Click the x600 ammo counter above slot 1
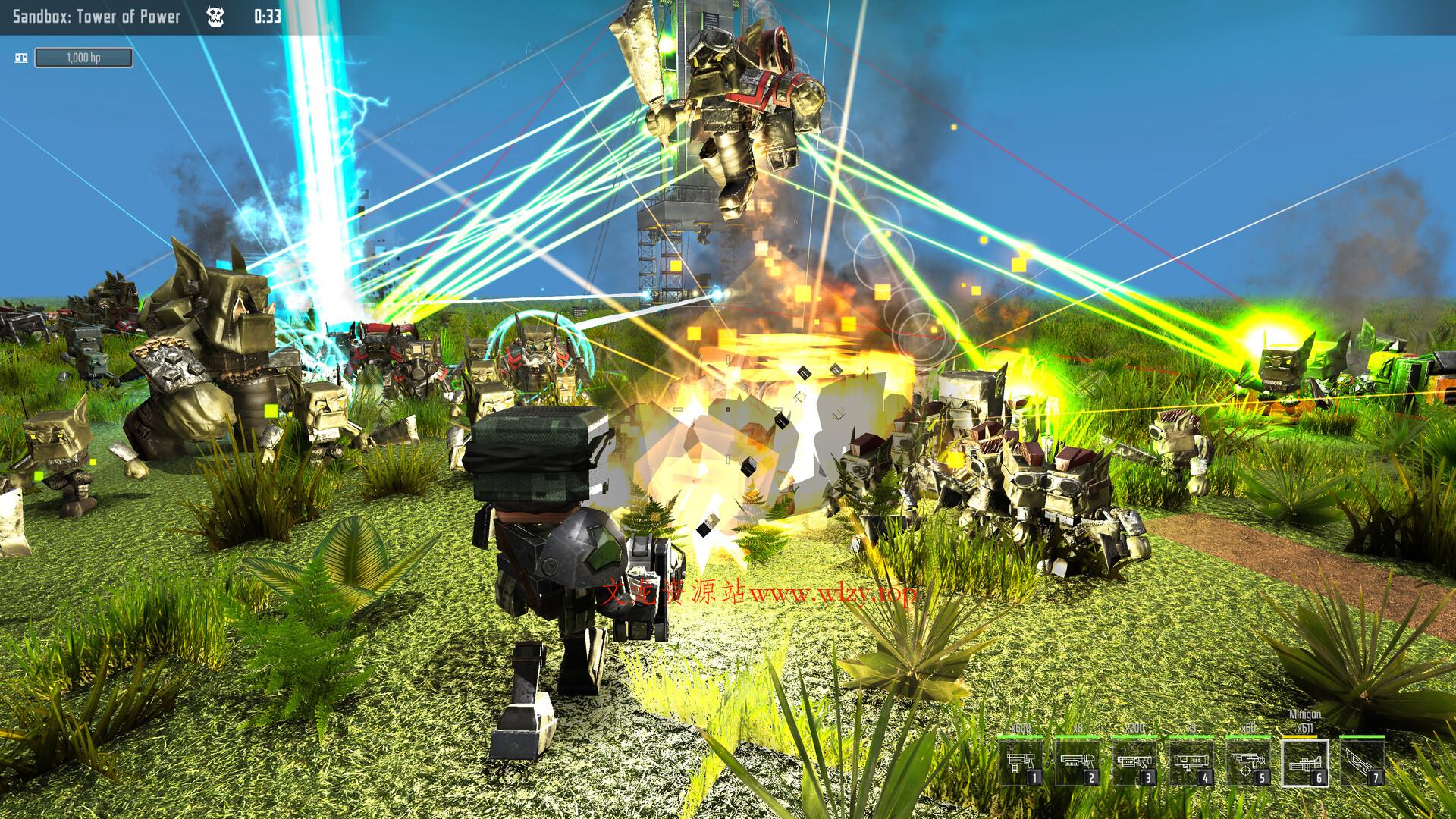The height and width of the screenshot is (819, 1456). tap(1021, 728)
